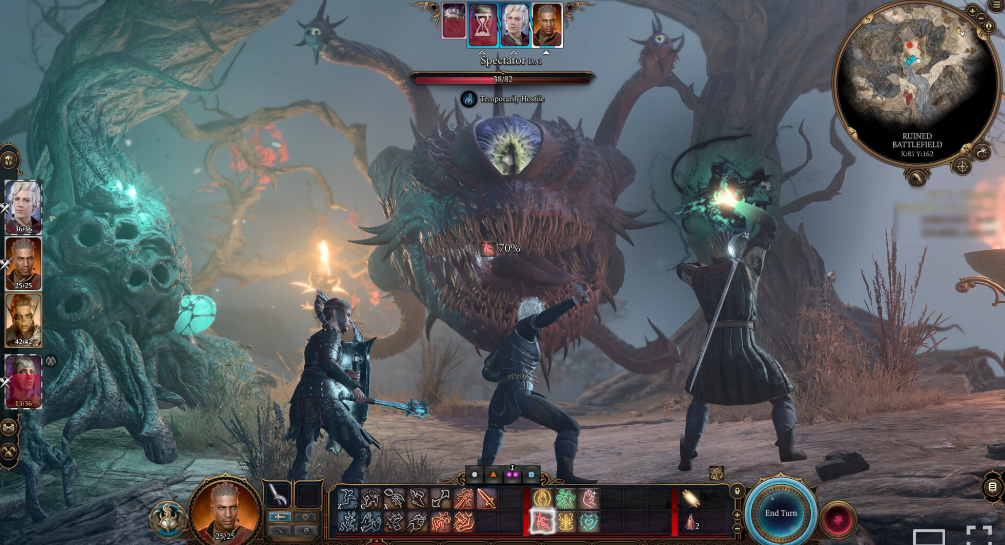Toggle fullscreen with the corner brackets icon
Viewport: 1005px width, 545px height.
pyautogui.click(x=978, y=535)
